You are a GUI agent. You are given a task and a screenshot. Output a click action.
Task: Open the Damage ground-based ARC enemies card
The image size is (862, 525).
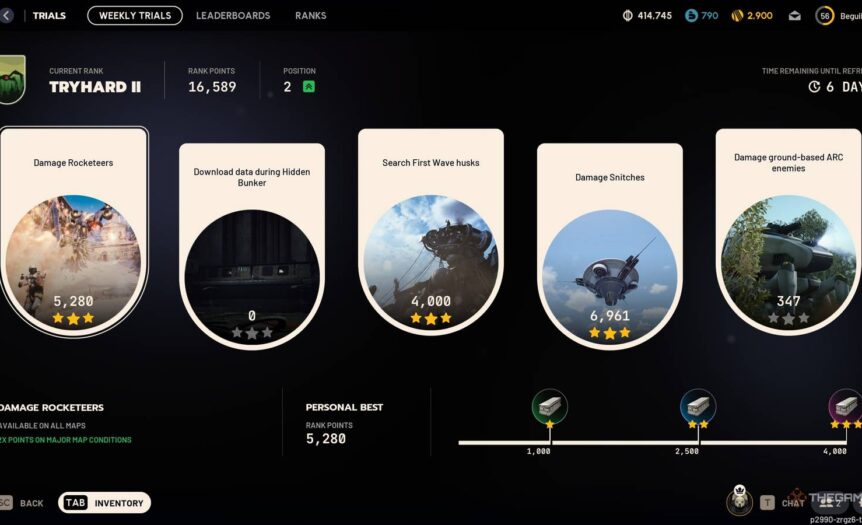coord(788,230)
